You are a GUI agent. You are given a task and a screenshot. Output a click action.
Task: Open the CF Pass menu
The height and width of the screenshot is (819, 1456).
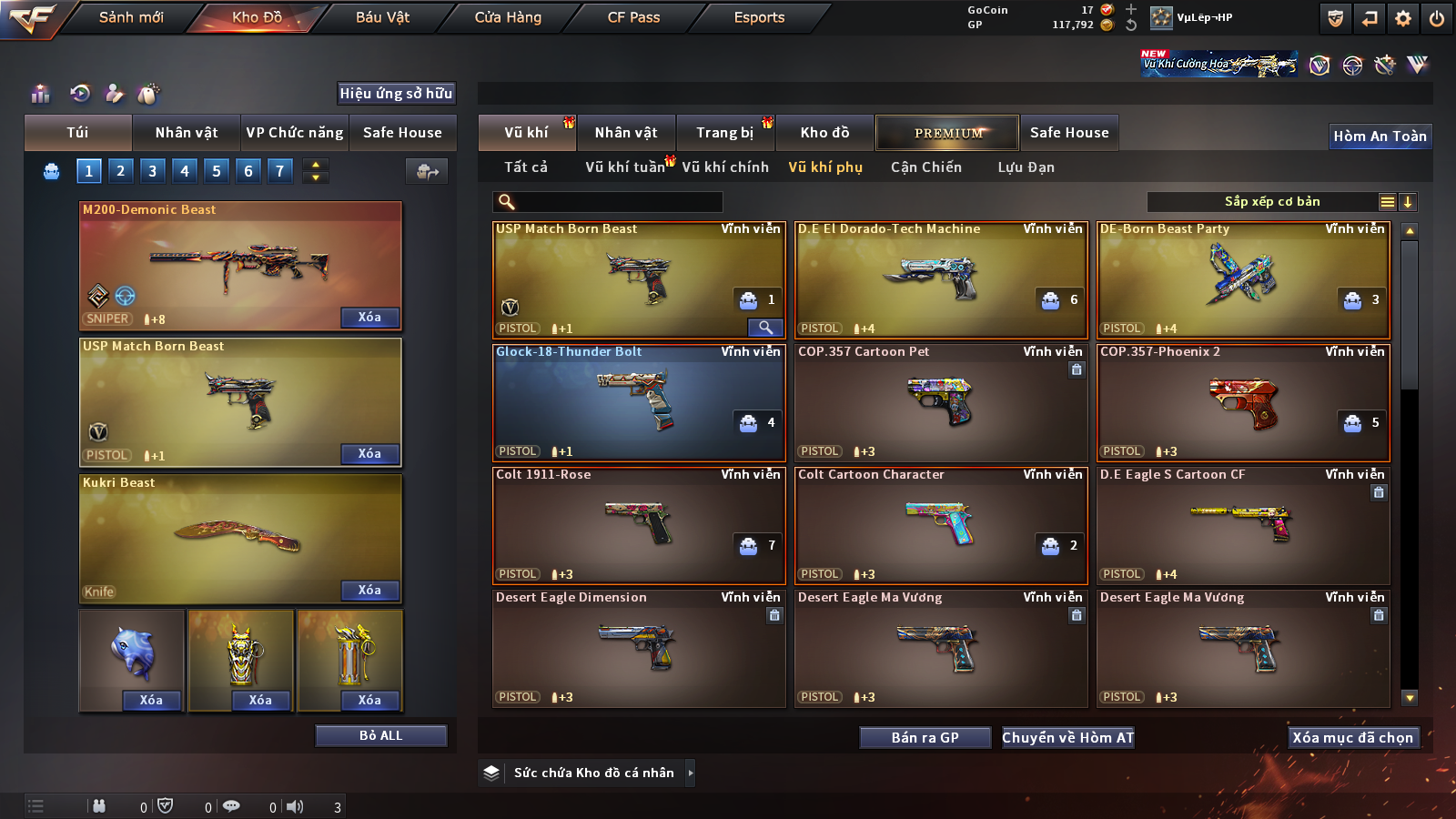click(633, 17)
